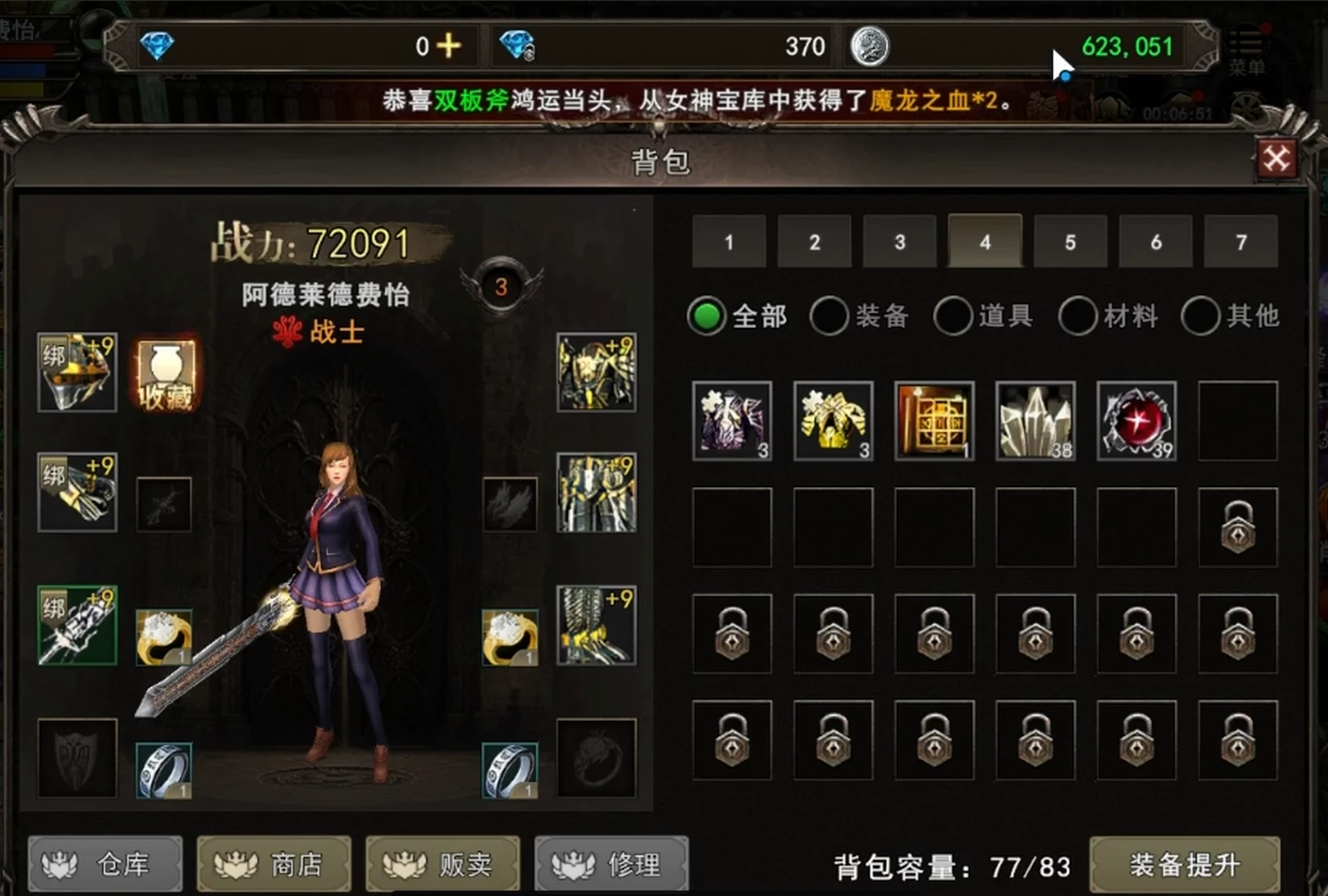The width and height of the screenshot is (1328, 896).
Task: Select the red gem item stacked at 39
Action: pyautogui.click(x=1136, y=422)
